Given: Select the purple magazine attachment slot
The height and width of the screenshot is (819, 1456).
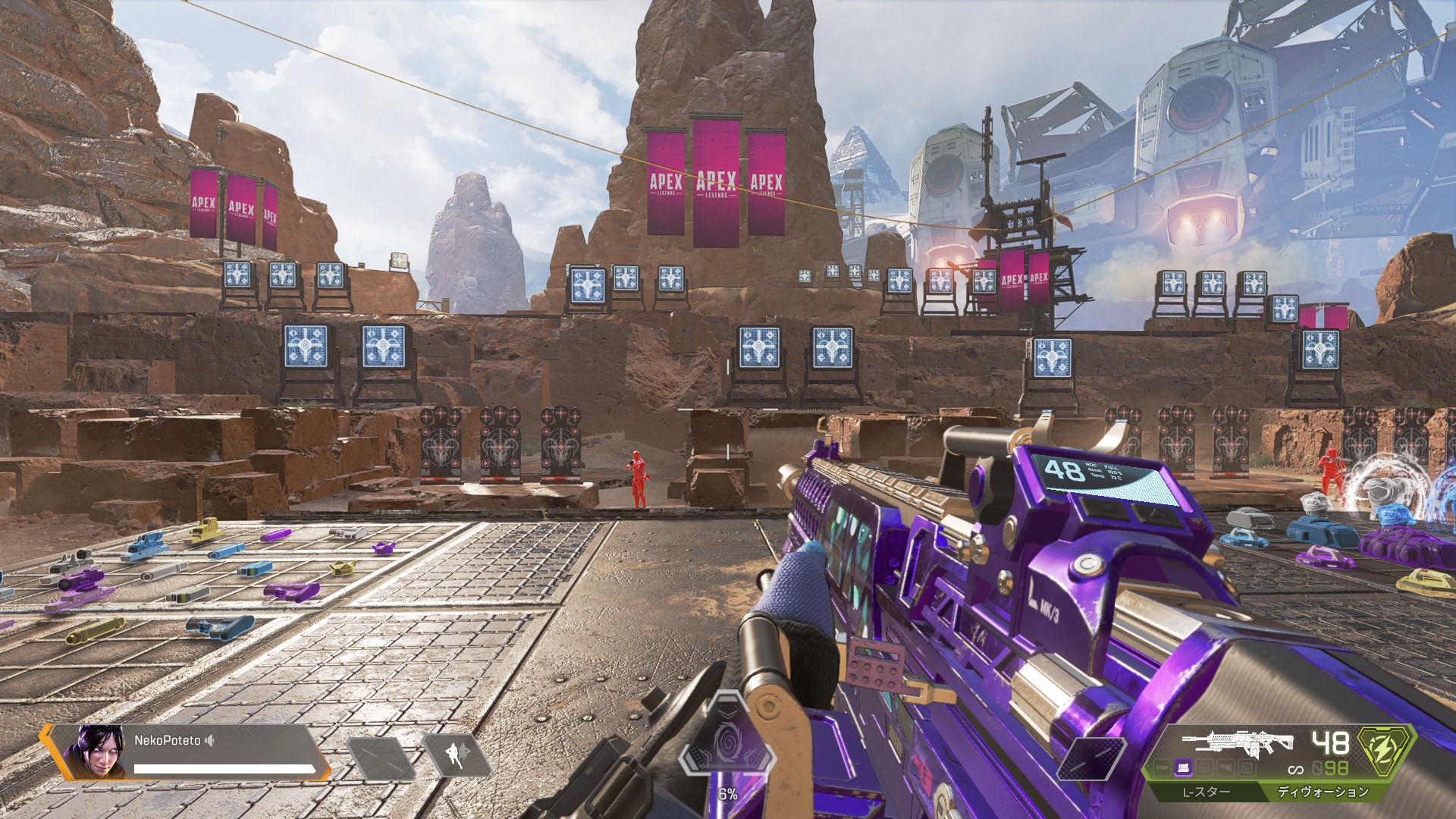Looking at the screenshot, I should point(1183,768).
